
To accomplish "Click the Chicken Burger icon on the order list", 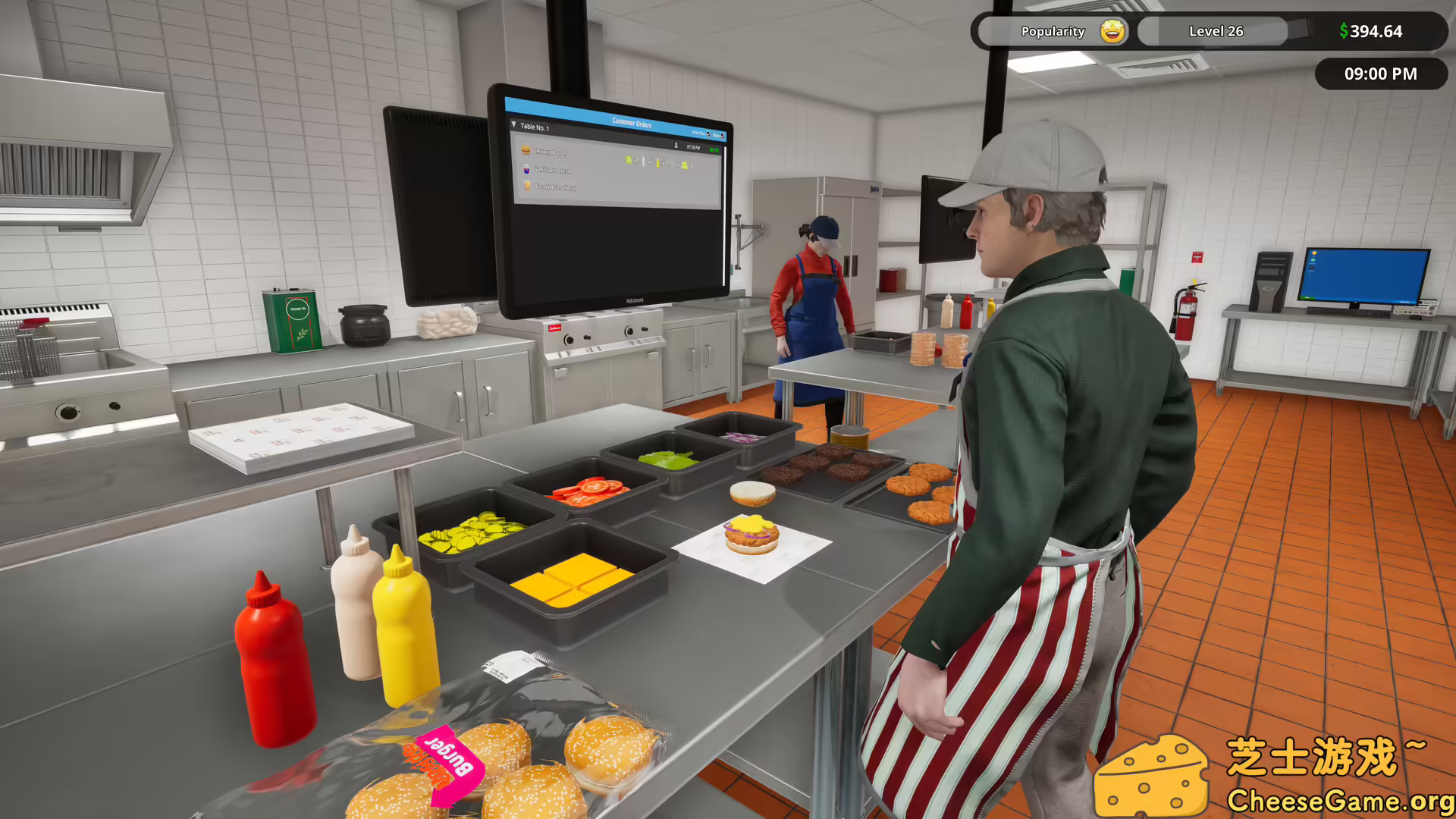I will coord(526,150).
